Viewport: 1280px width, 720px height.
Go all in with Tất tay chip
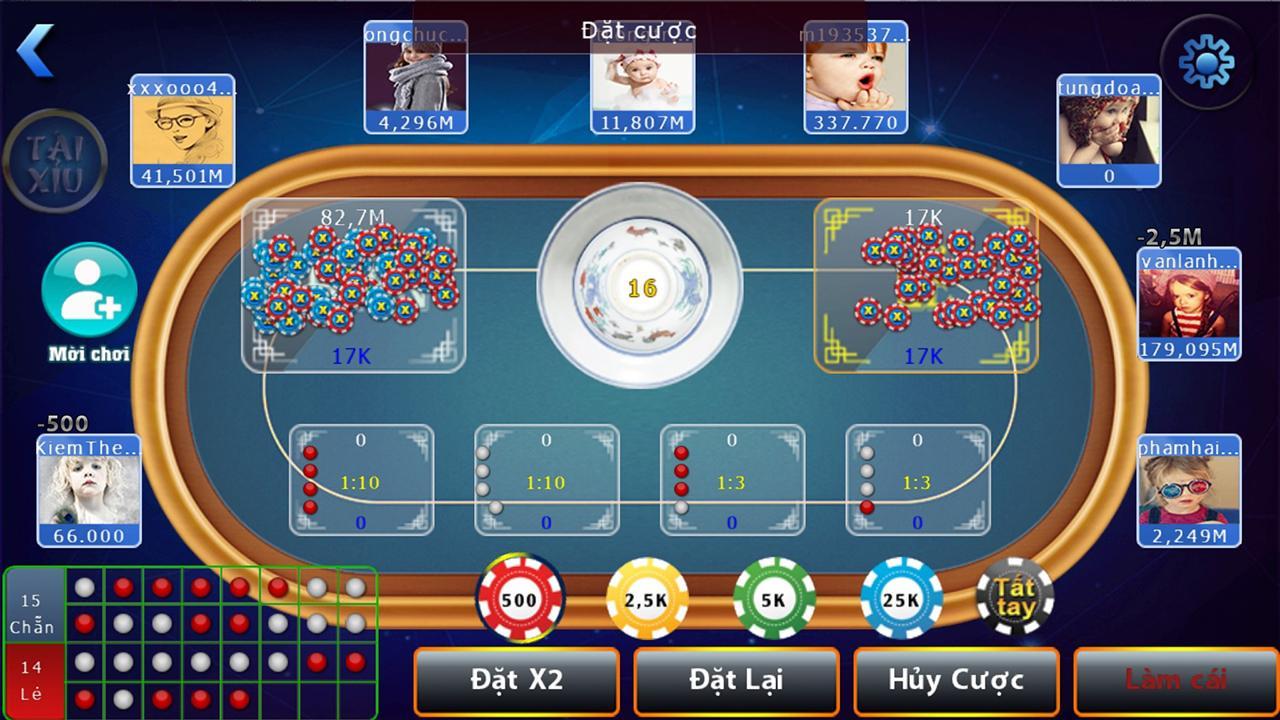[1015, 597]
